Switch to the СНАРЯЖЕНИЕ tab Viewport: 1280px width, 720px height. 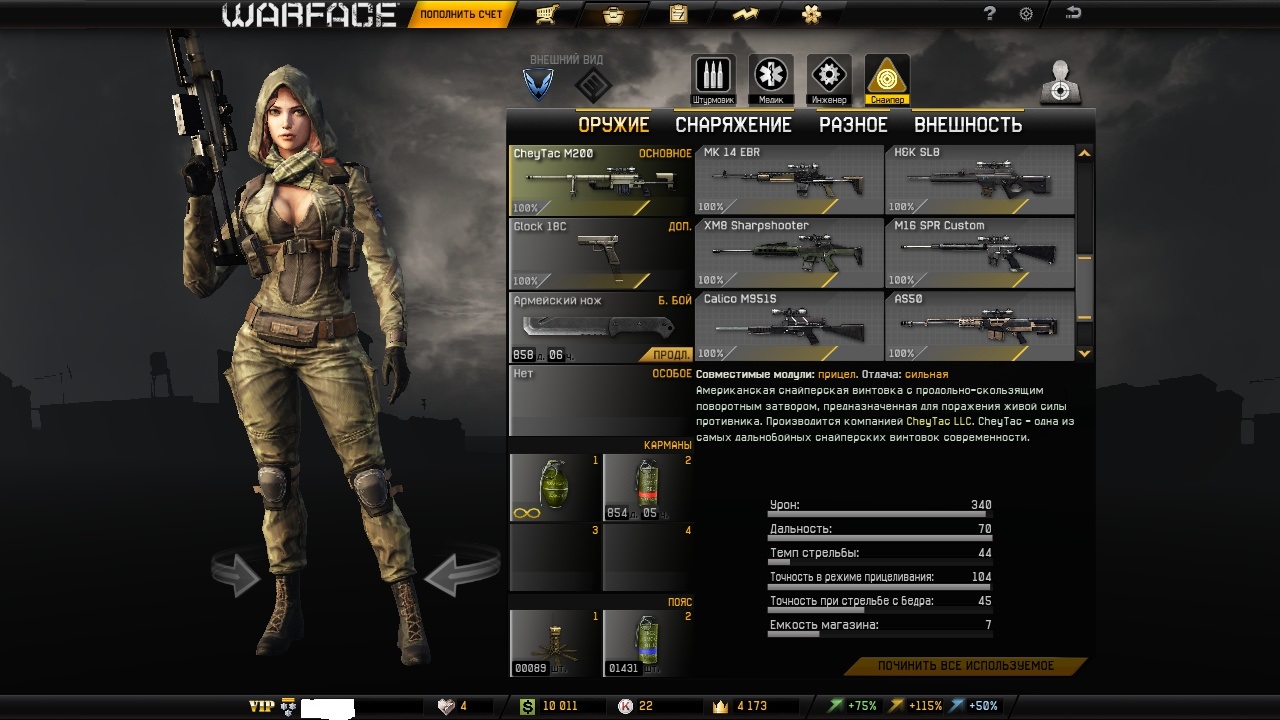tap(733, 125)
